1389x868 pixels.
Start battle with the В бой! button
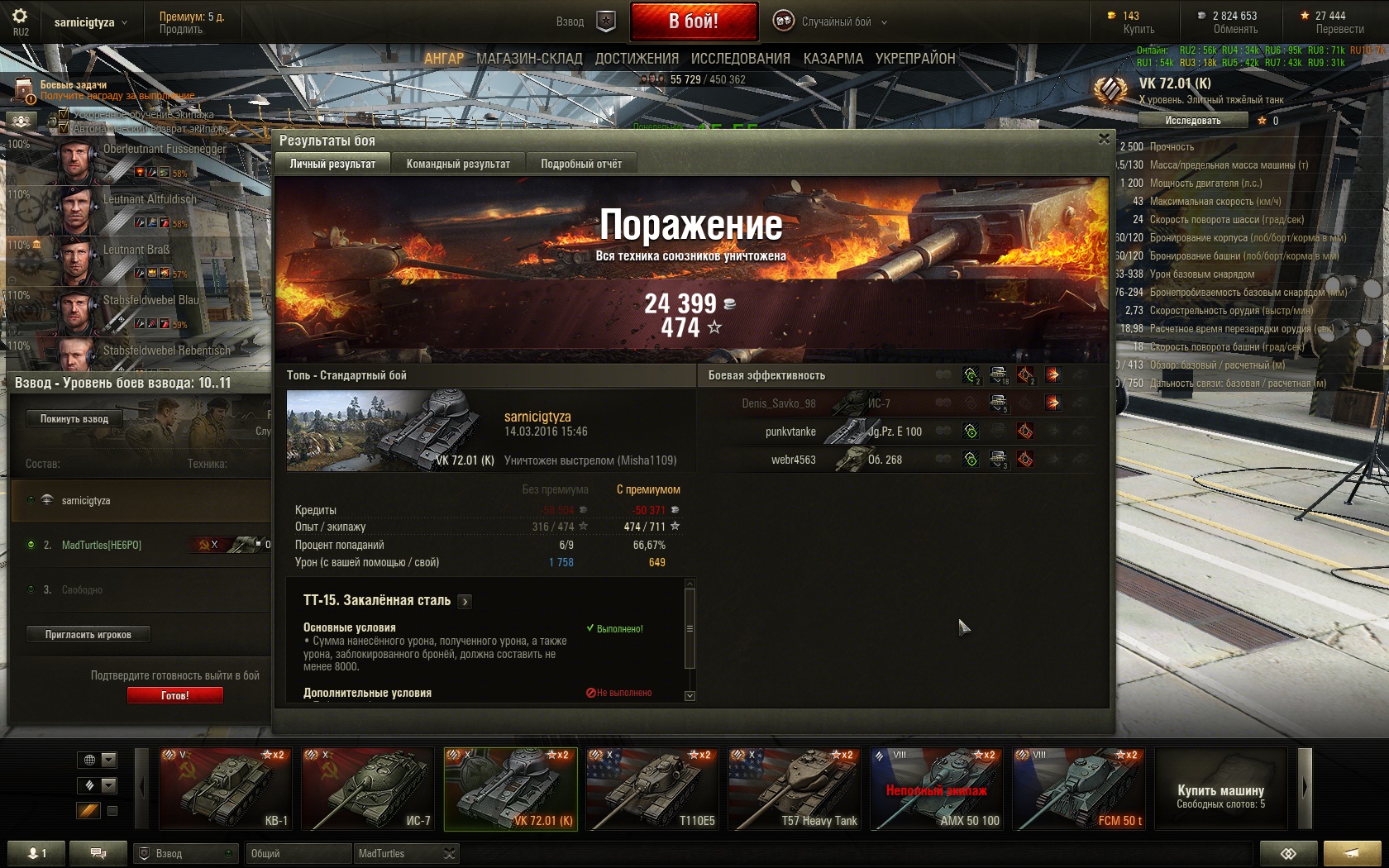pyautogui.click(x=694, y=21)
